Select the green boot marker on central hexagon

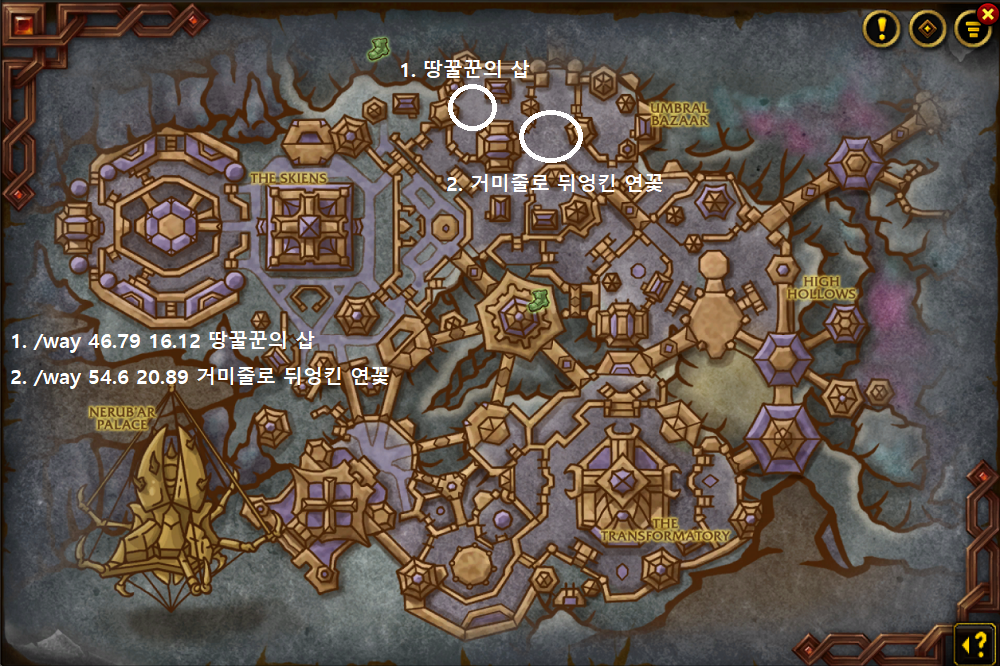pyautogui.click(x=538, y=299)
